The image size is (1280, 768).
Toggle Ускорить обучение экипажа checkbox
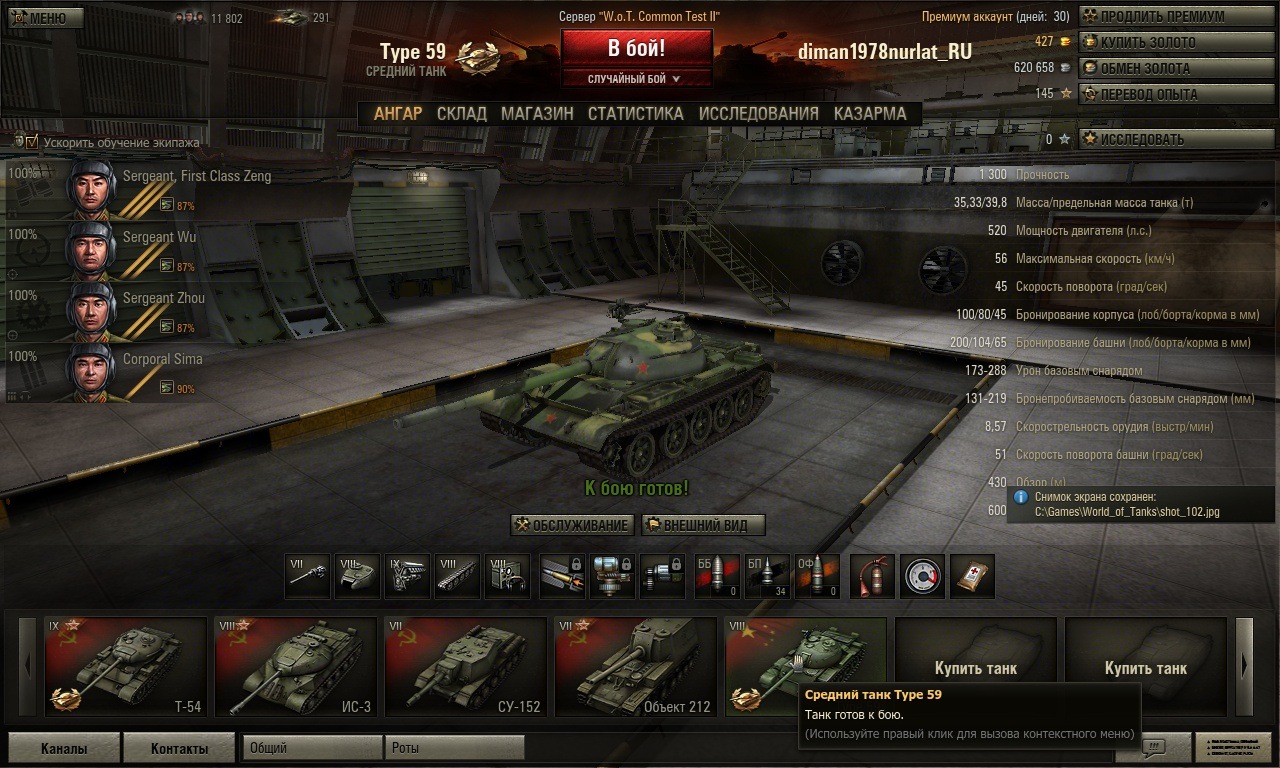pos(32,142)
